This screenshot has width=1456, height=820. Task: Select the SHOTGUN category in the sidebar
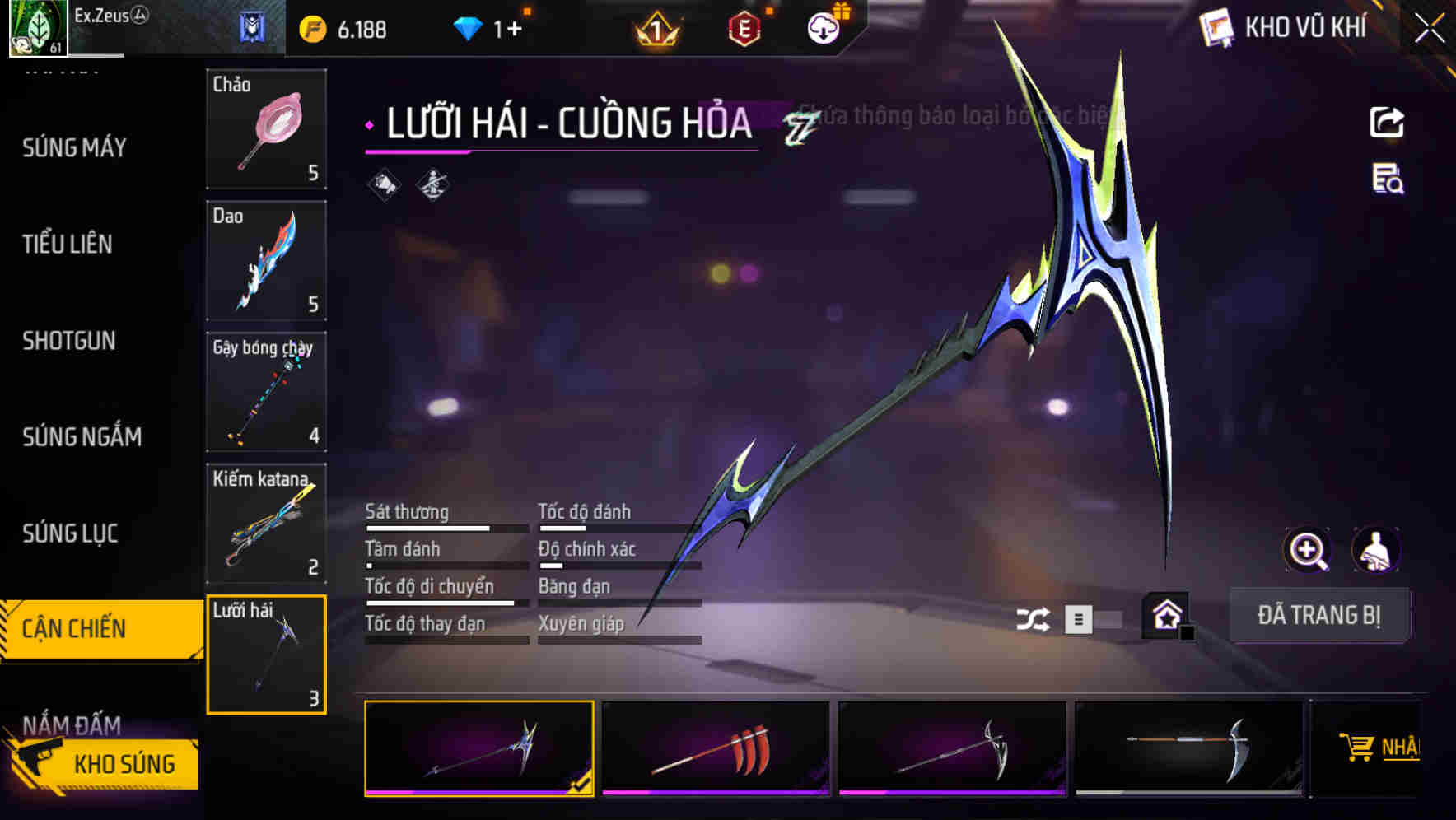pyautogui.click(x=68, y=341)
